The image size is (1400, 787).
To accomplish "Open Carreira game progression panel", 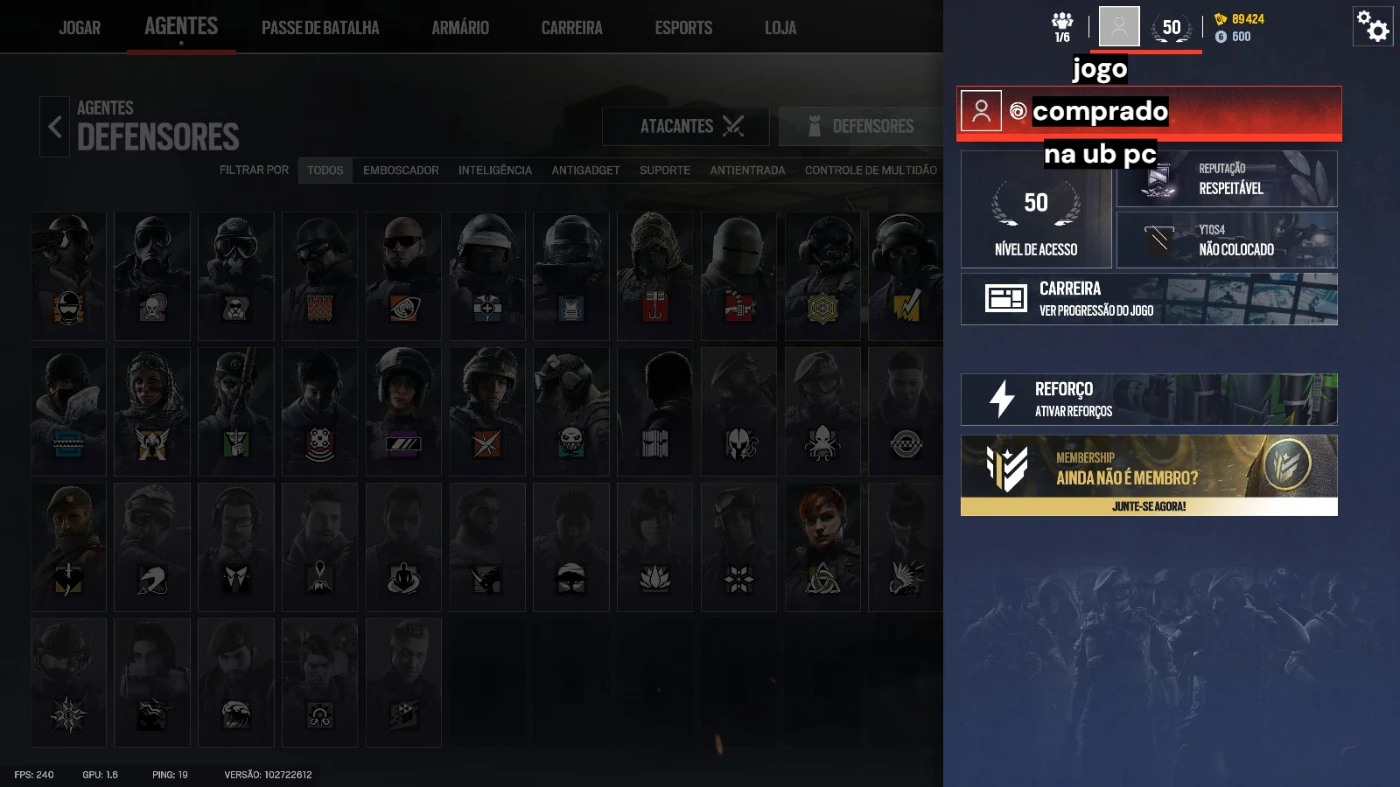I will 1149,299.
